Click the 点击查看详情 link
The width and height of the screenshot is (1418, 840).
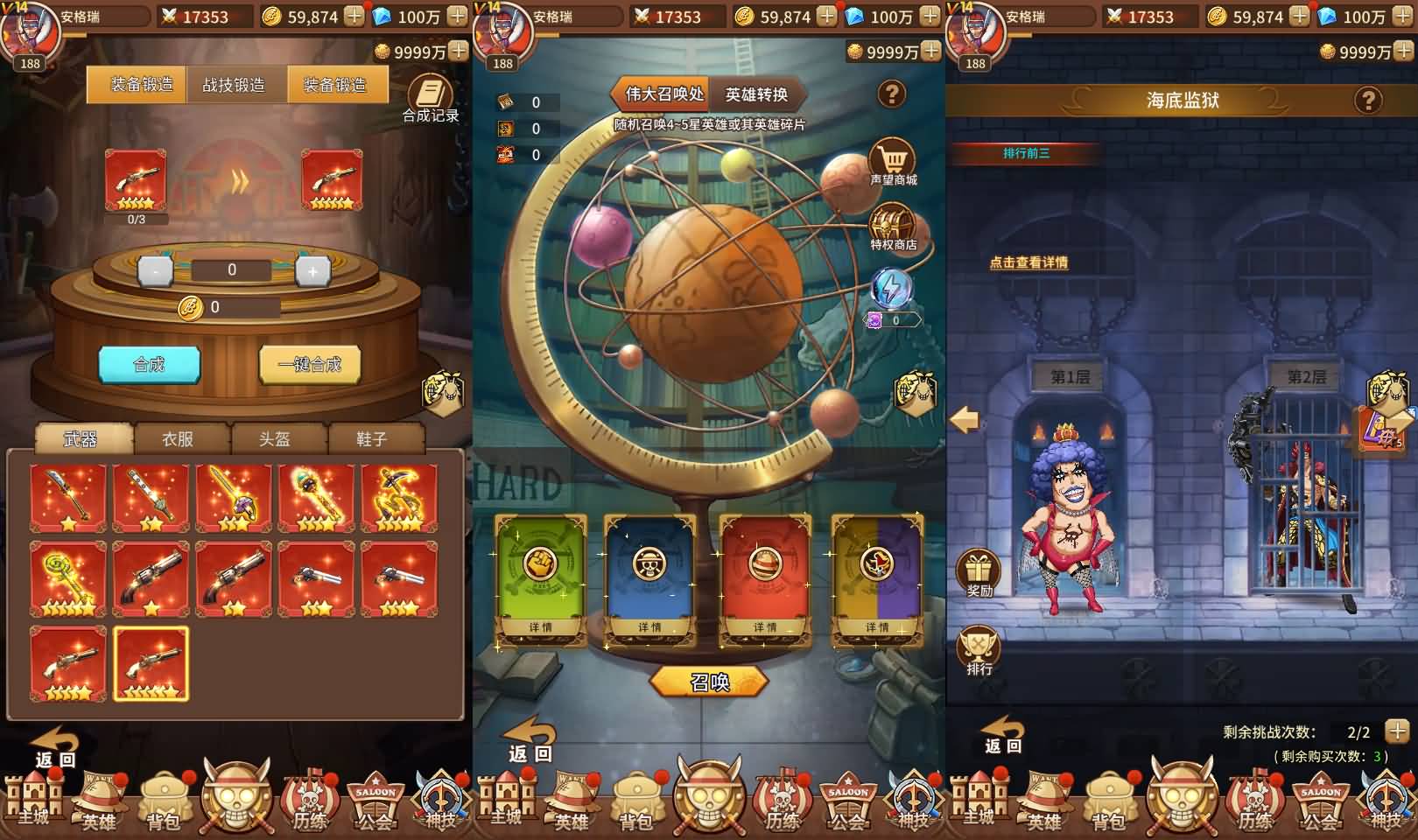(x=1028, y=262)
